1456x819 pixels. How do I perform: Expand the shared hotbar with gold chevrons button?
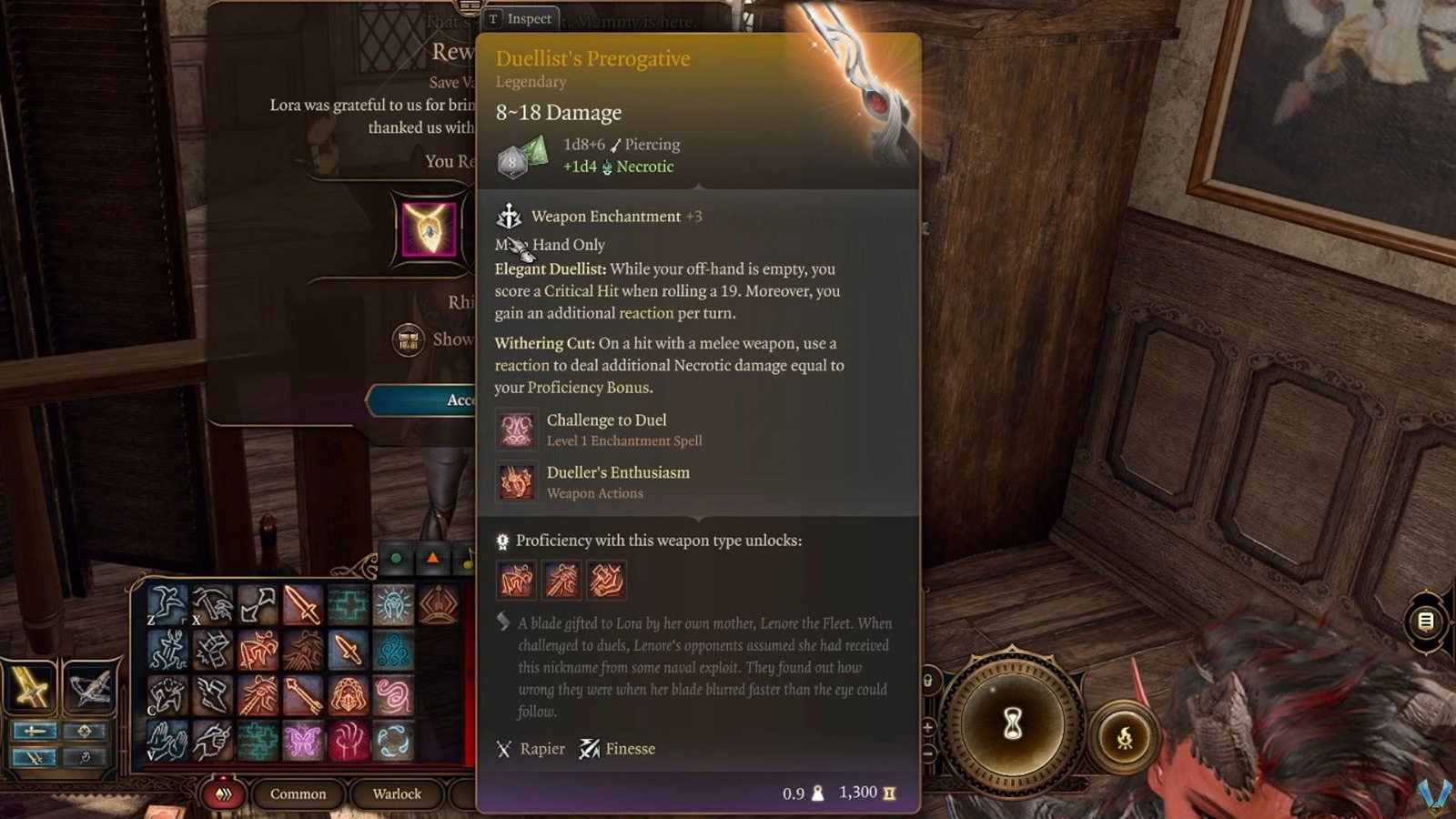[223, 794]
